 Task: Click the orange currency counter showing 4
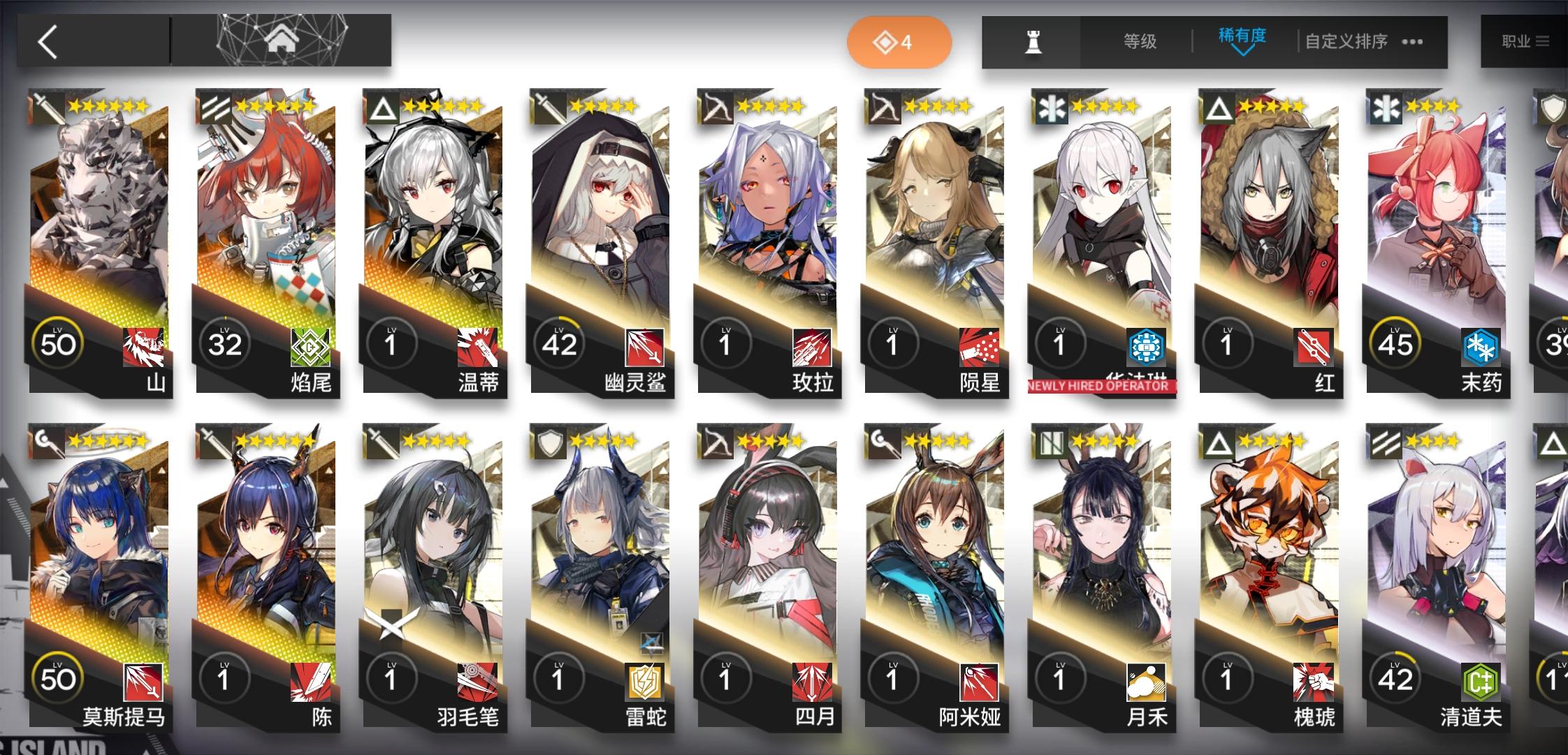(899, 41)
